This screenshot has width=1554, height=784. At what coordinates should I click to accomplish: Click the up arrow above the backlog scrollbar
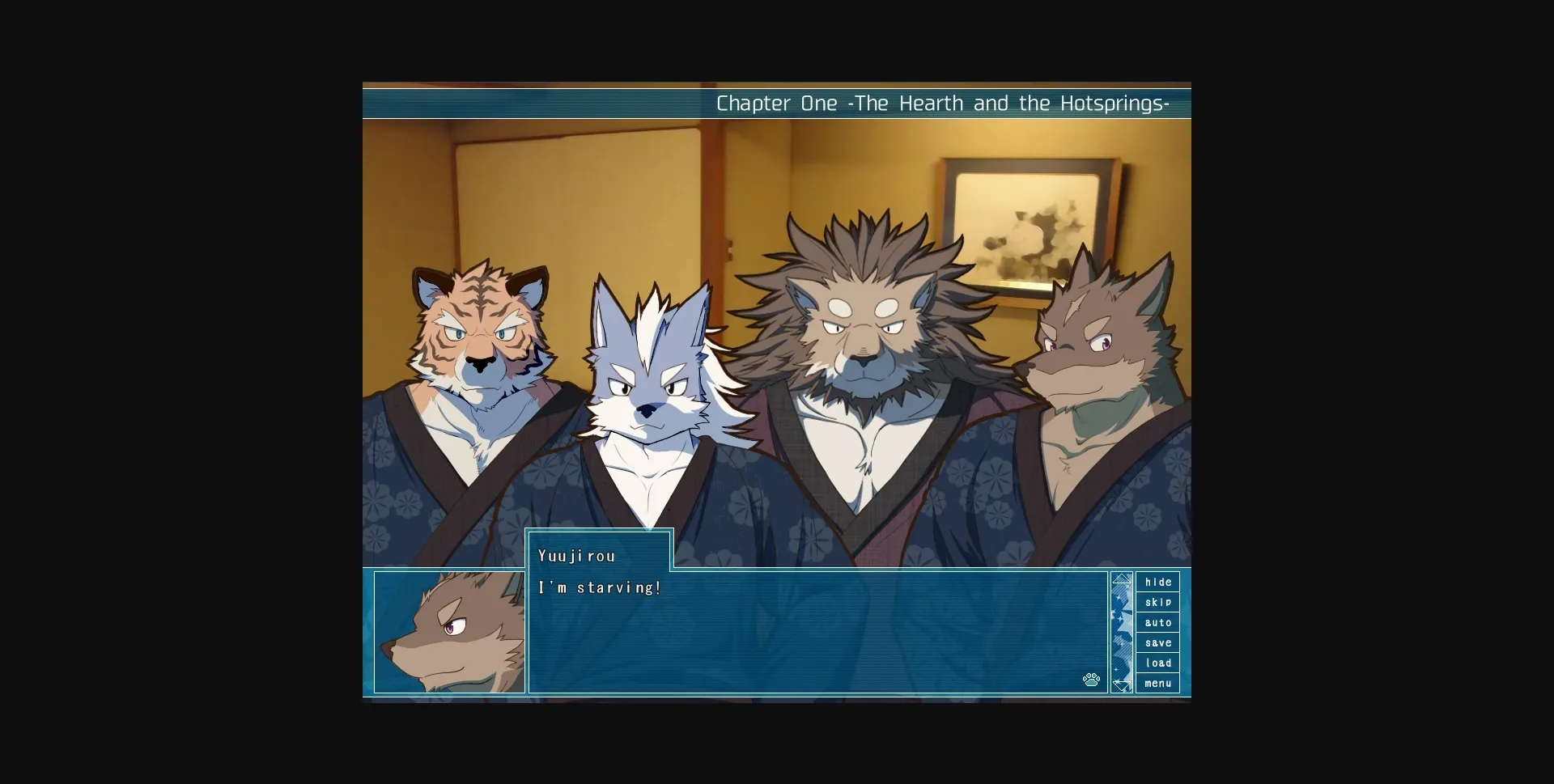pyautogui.click(x=1122, y=578)
